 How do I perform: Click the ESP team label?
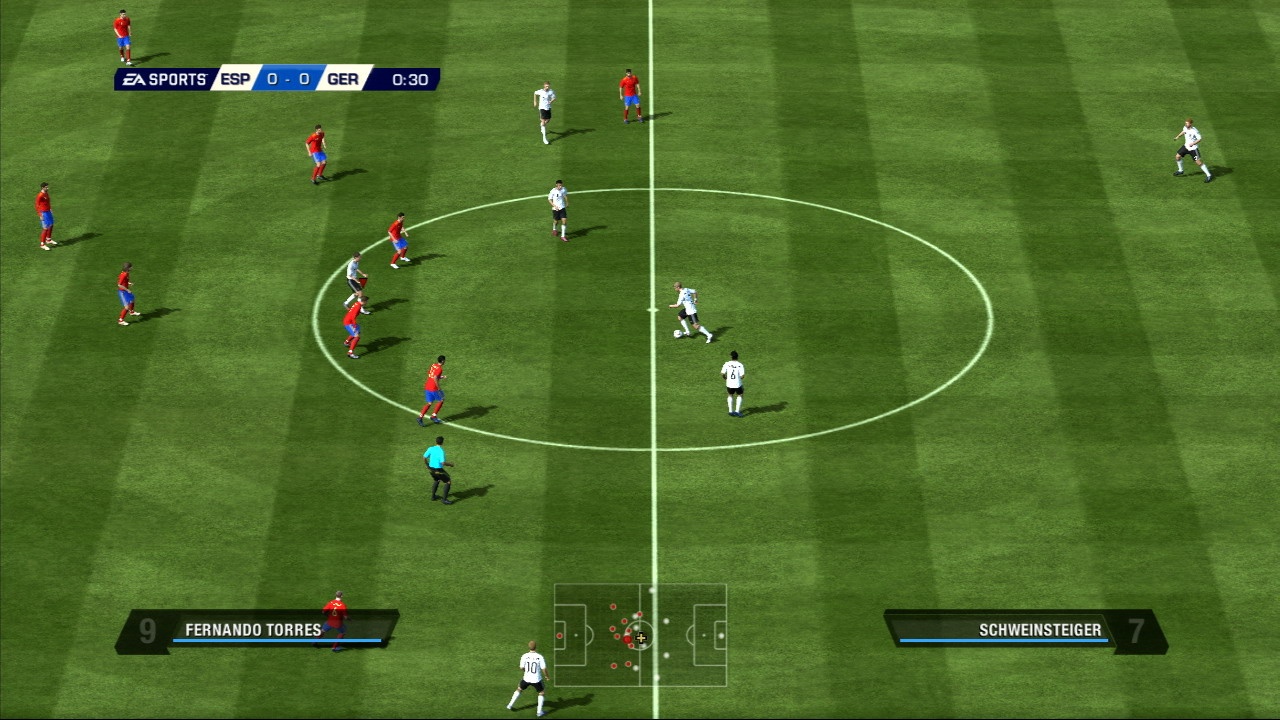click(x=235, y=80)
